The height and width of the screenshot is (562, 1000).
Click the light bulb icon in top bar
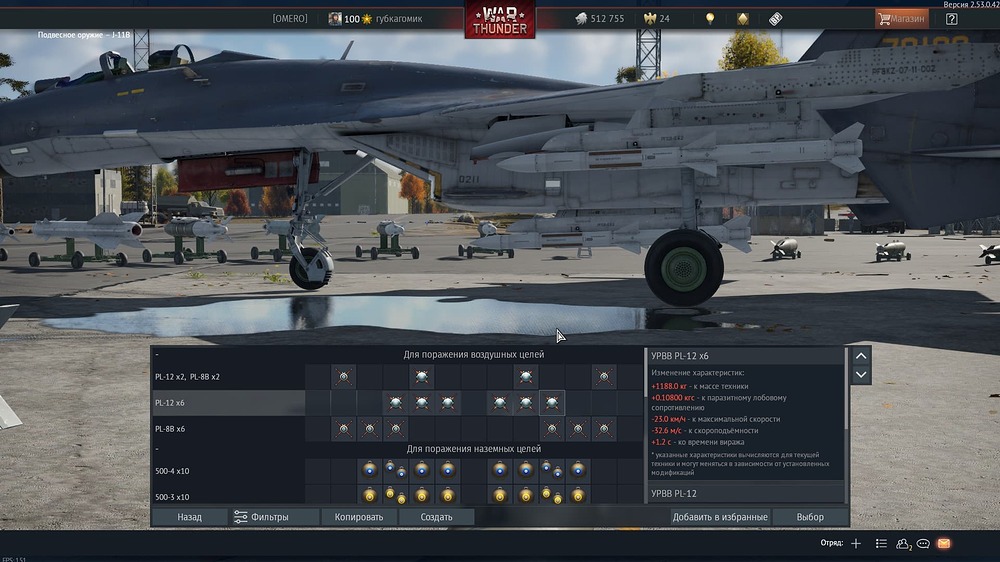[x=710, y=19]
